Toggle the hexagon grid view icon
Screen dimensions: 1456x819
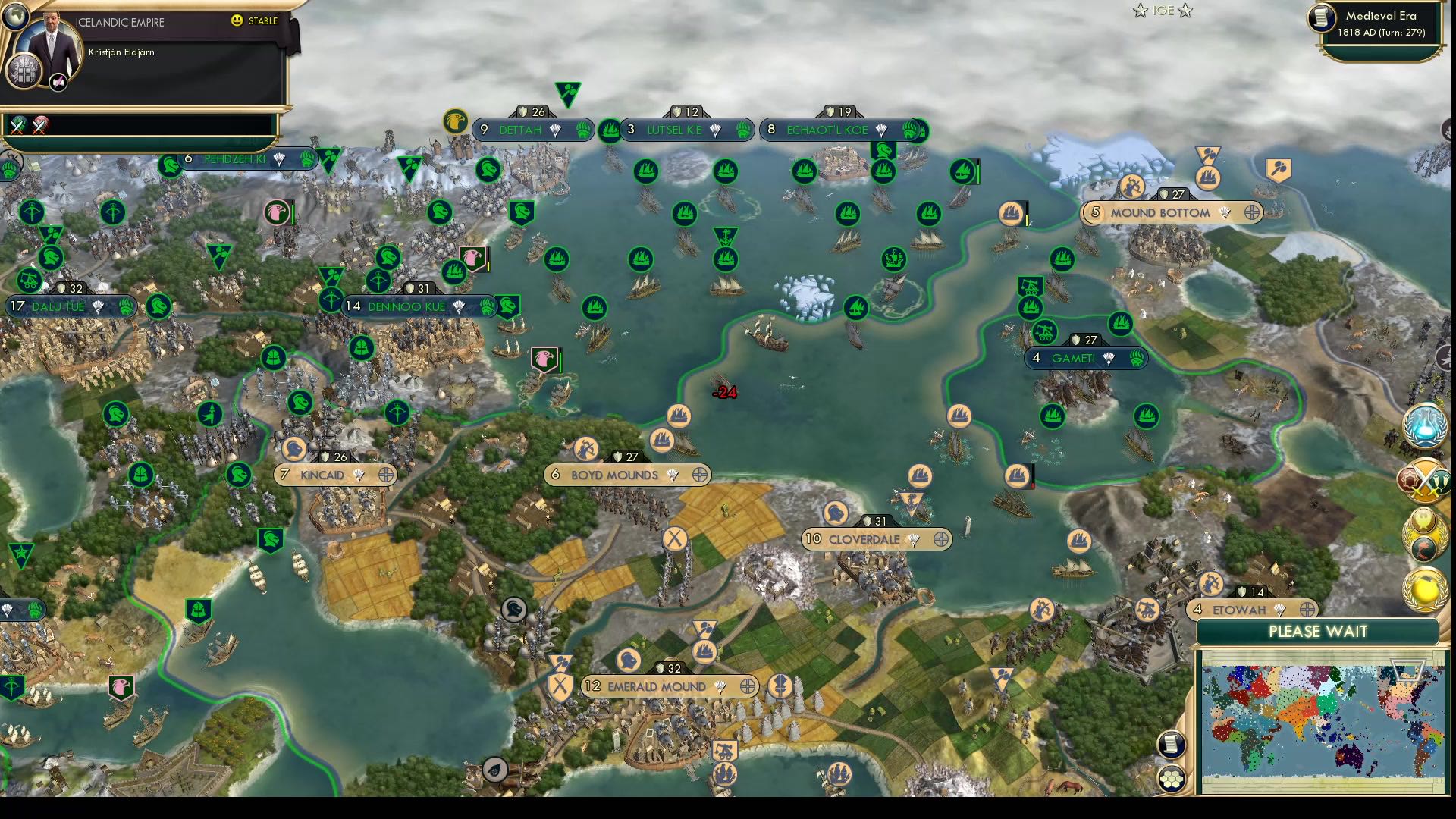point(1172,778)
